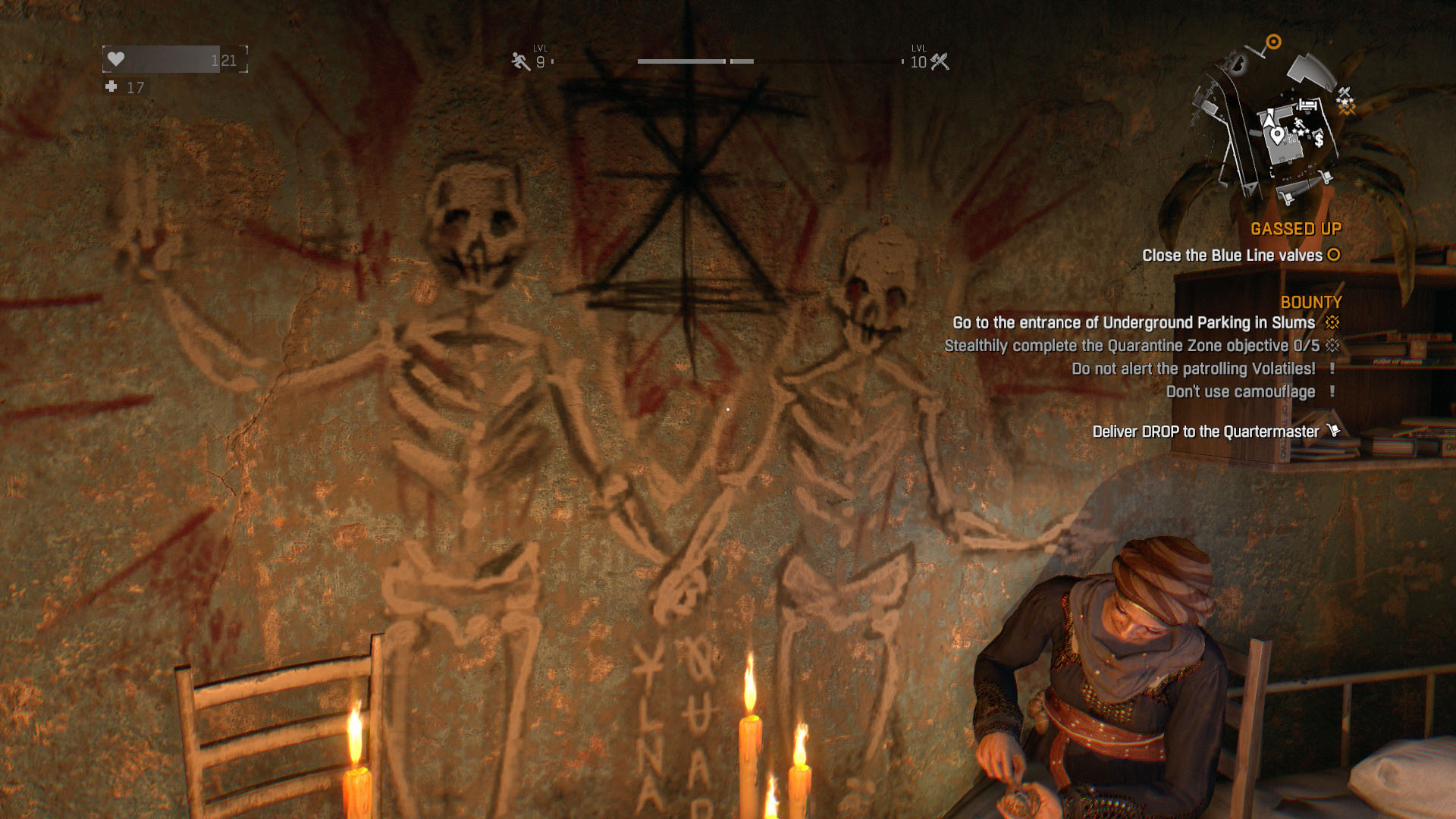This screenshot has width=1456, height=819.
Task: Click the medkit cross icon
Action: point(111,86)
